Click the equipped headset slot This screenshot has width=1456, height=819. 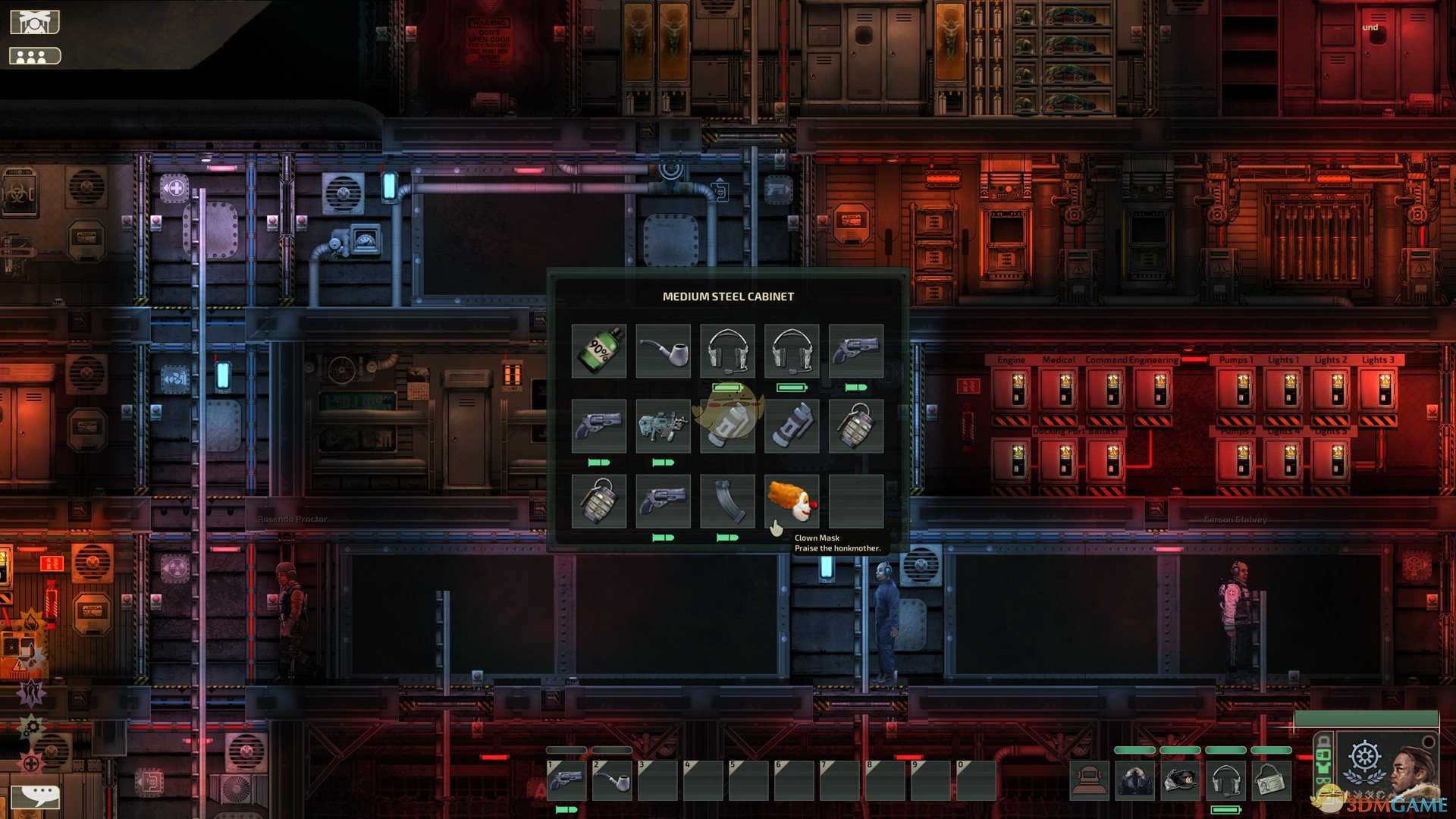[x=1225, y=780]
